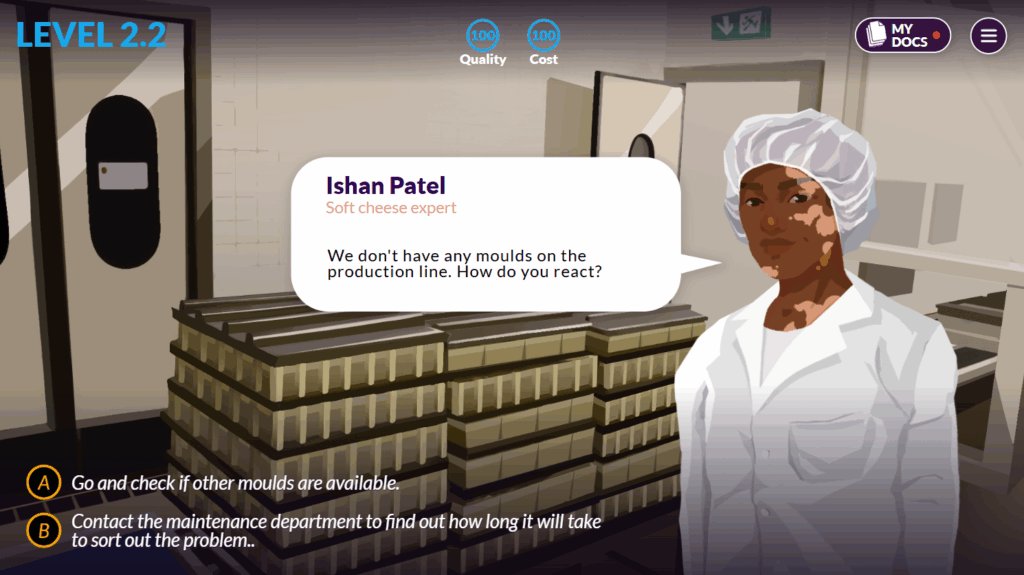This screenshot has width=1024, height=575.
Task: Open the My Docs panel
Action: (902, 36)
